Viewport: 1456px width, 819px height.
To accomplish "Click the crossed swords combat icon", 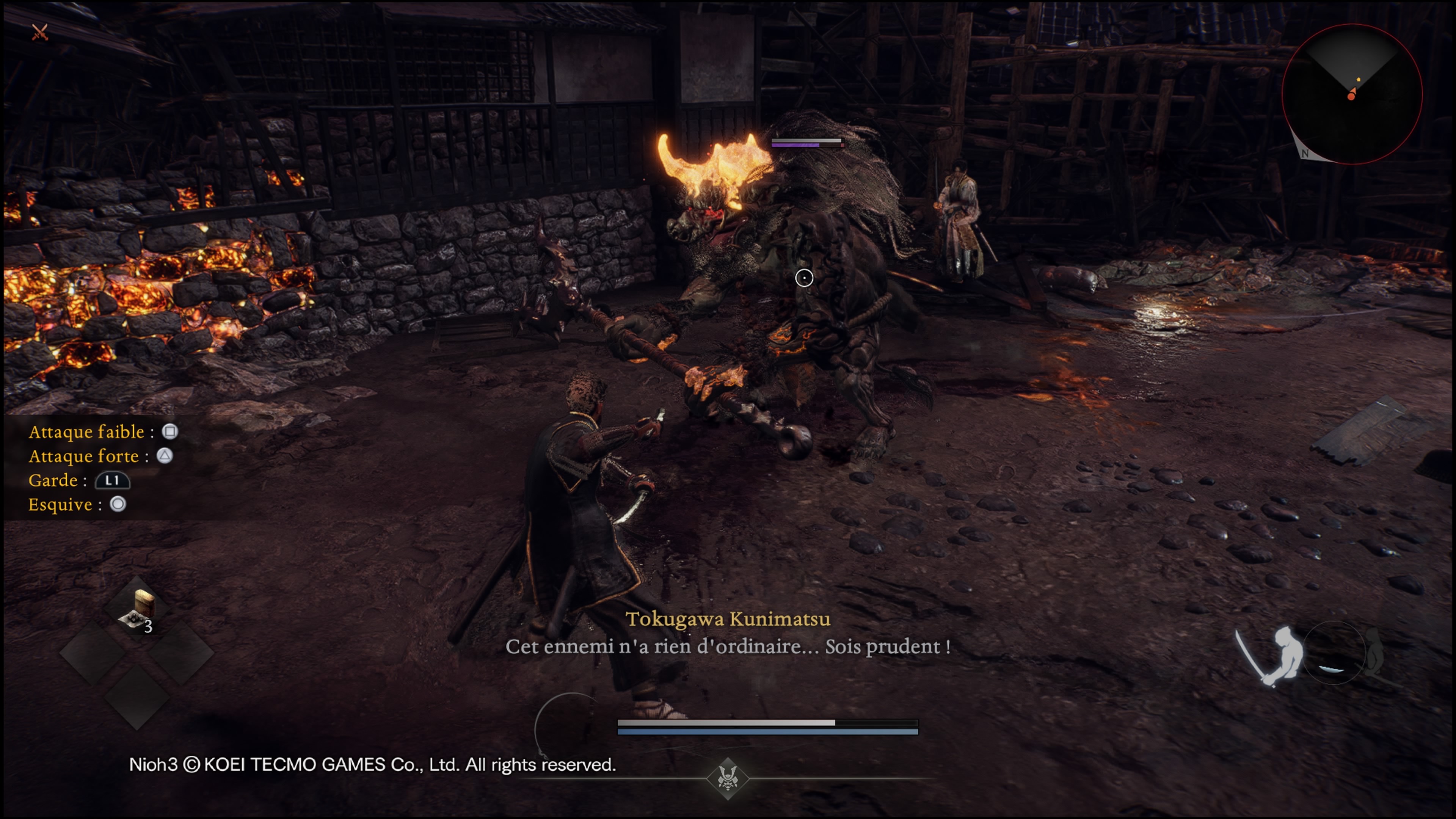I will tap(39, 32).
